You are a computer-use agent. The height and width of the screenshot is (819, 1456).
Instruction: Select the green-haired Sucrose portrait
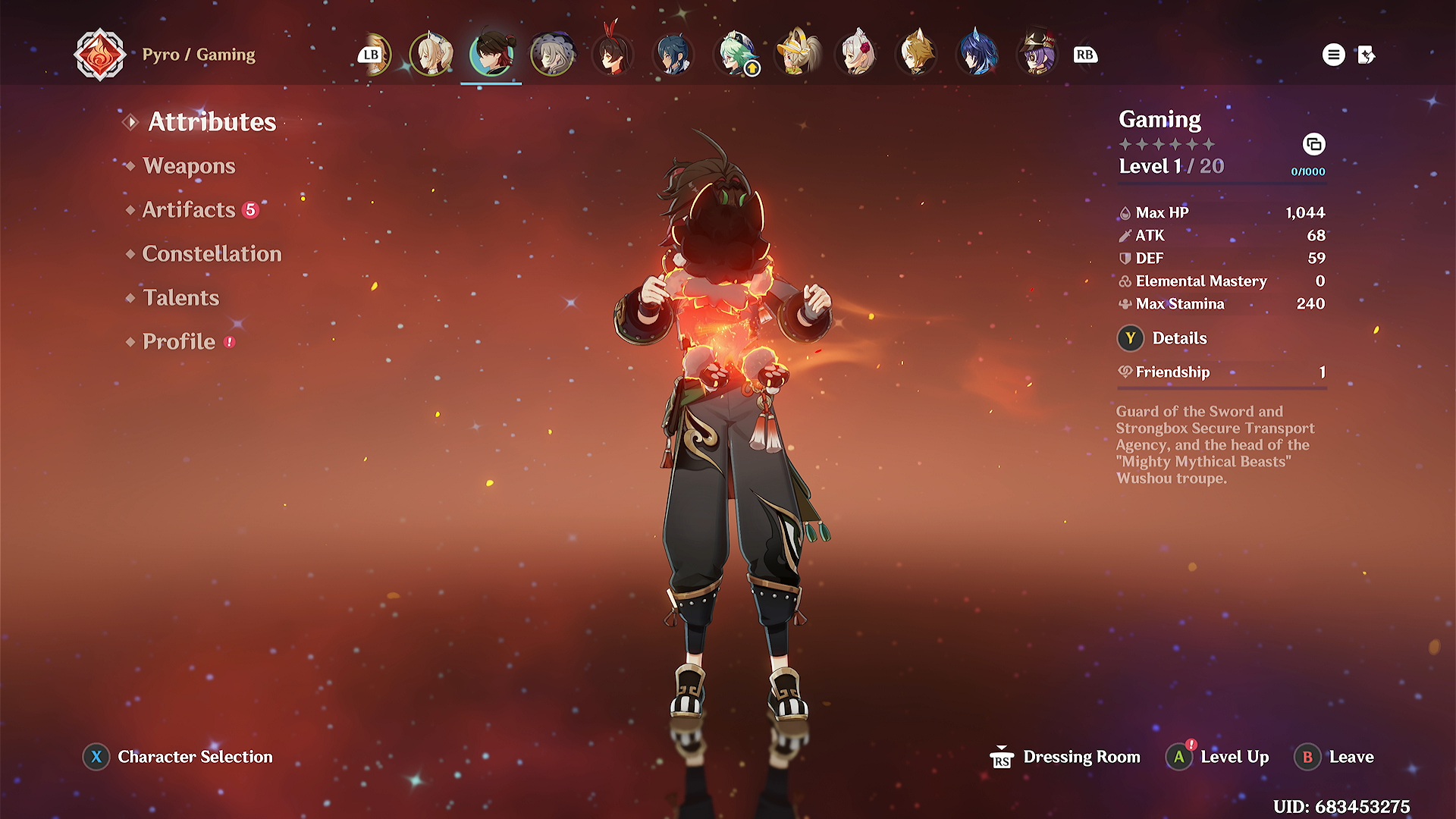(735, 55)
